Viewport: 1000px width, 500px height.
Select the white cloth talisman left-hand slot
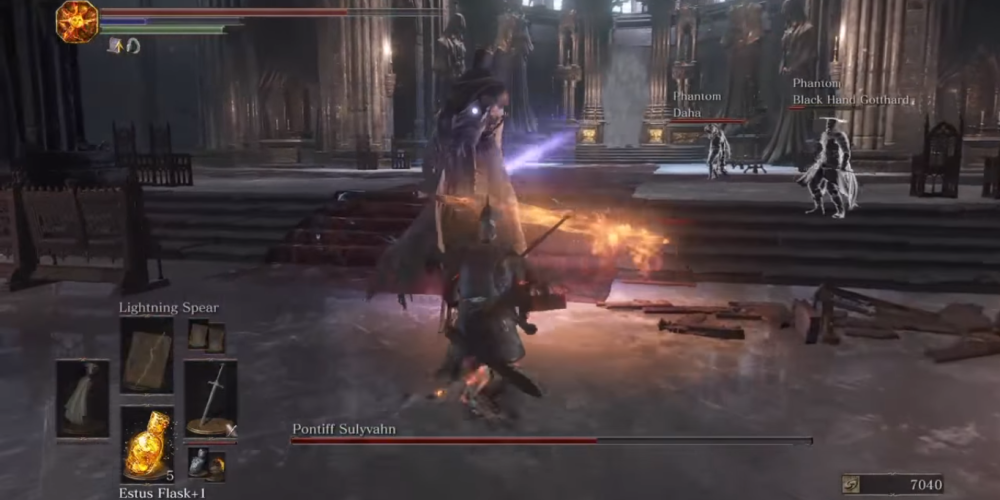tap(82, 400)
